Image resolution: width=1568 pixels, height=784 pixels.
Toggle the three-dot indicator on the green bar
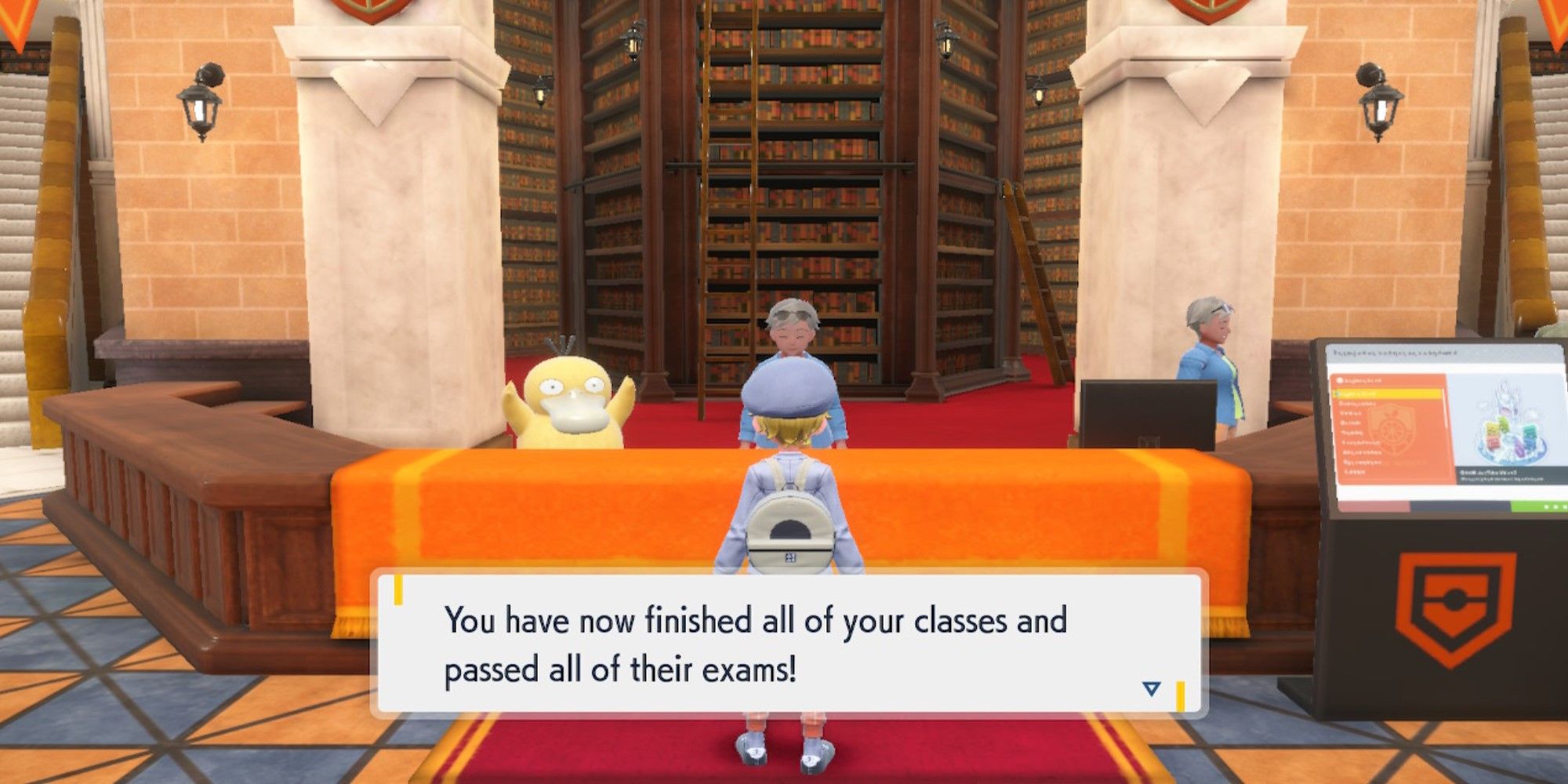point(1554,506)
